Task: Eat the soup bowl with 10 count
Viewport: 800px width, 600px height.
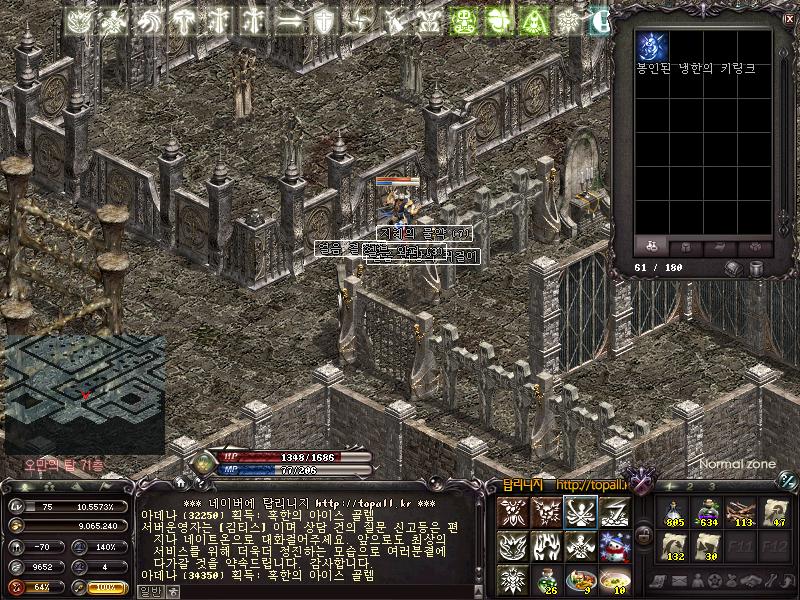Action: click(x=614, y=579)
